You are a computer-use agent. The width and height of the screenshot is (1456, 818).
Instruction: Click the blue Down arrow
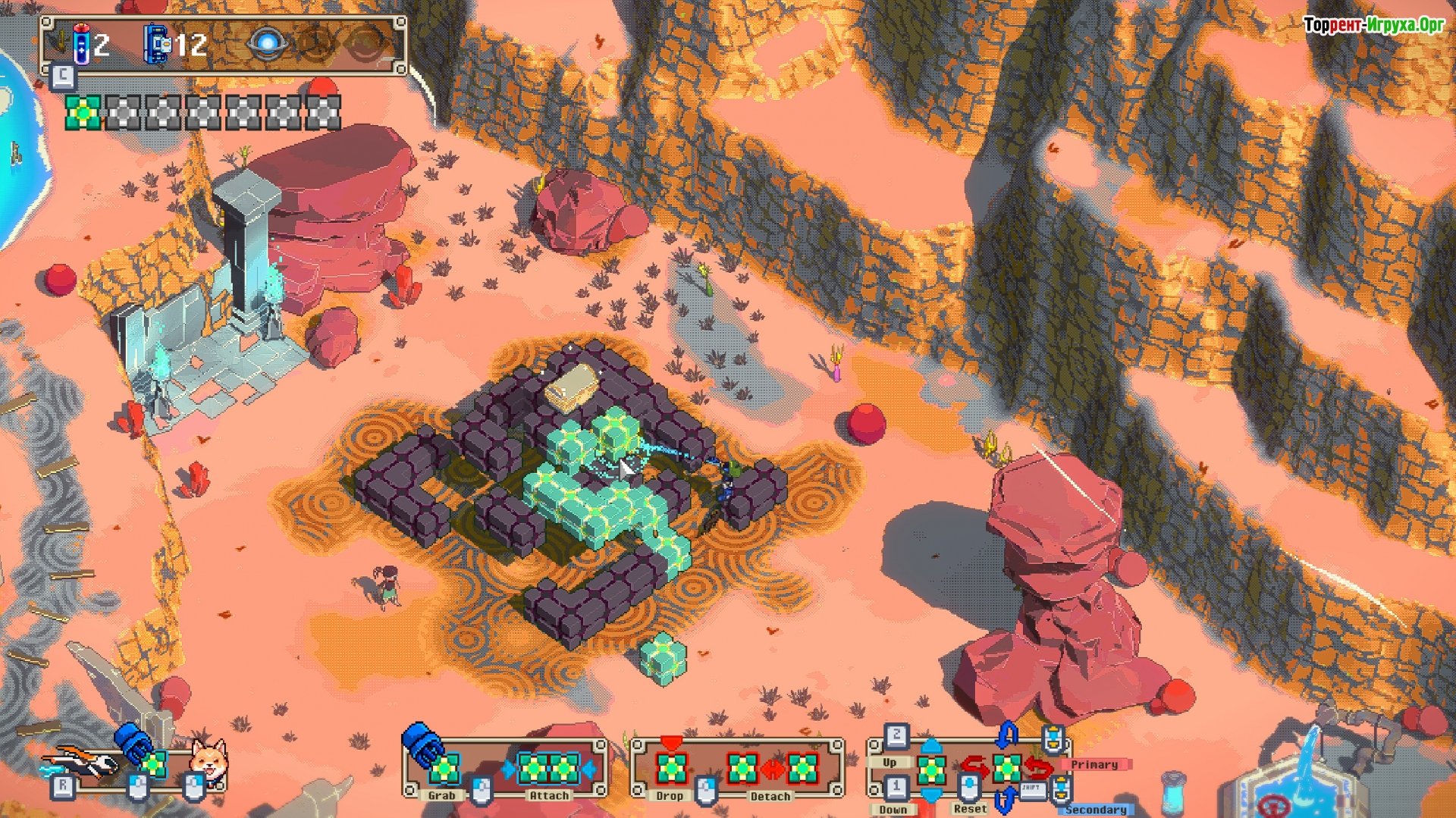pos(931,794)
